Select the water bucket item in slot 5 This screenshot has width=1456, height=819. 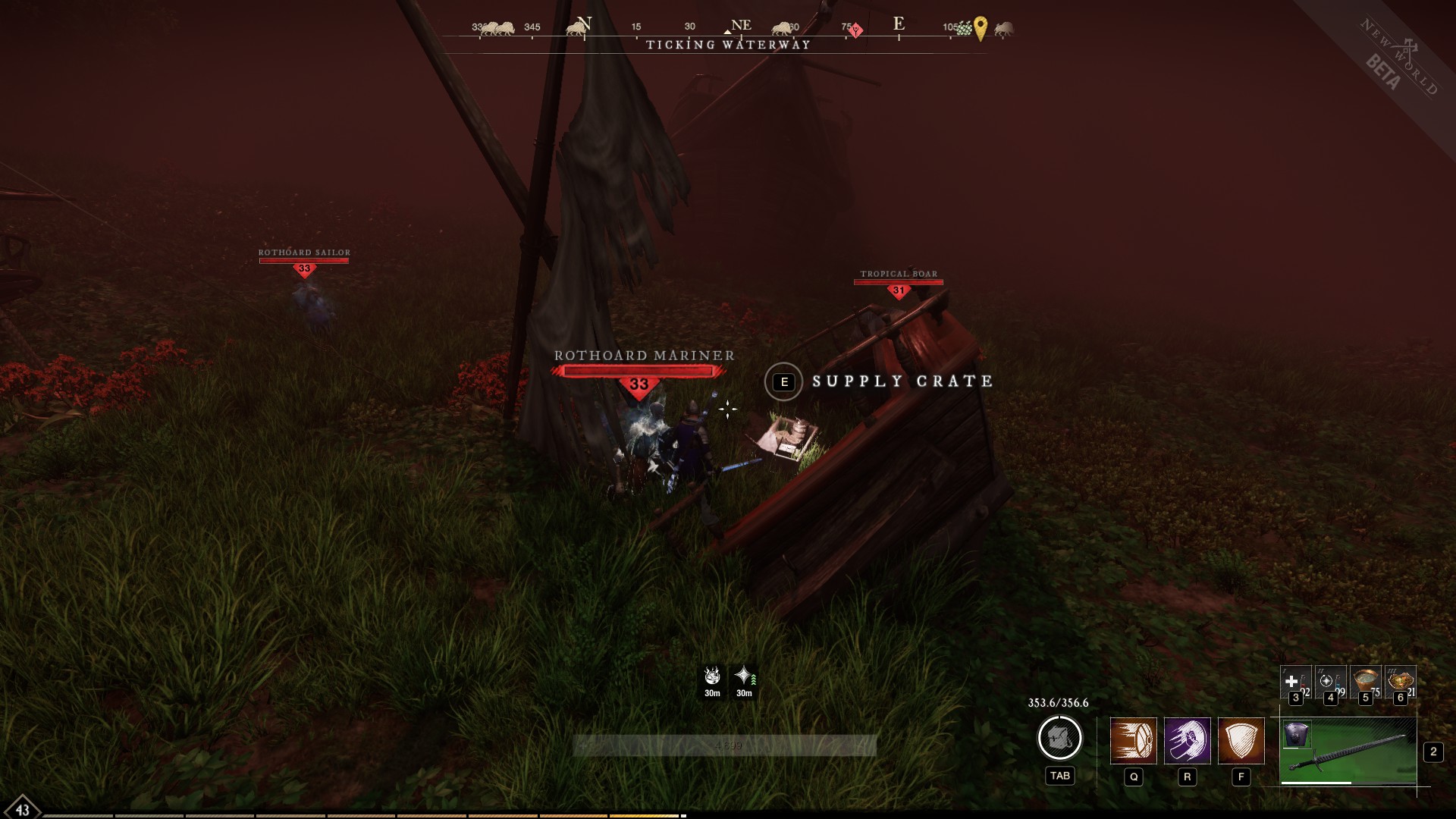point(1366,679)
